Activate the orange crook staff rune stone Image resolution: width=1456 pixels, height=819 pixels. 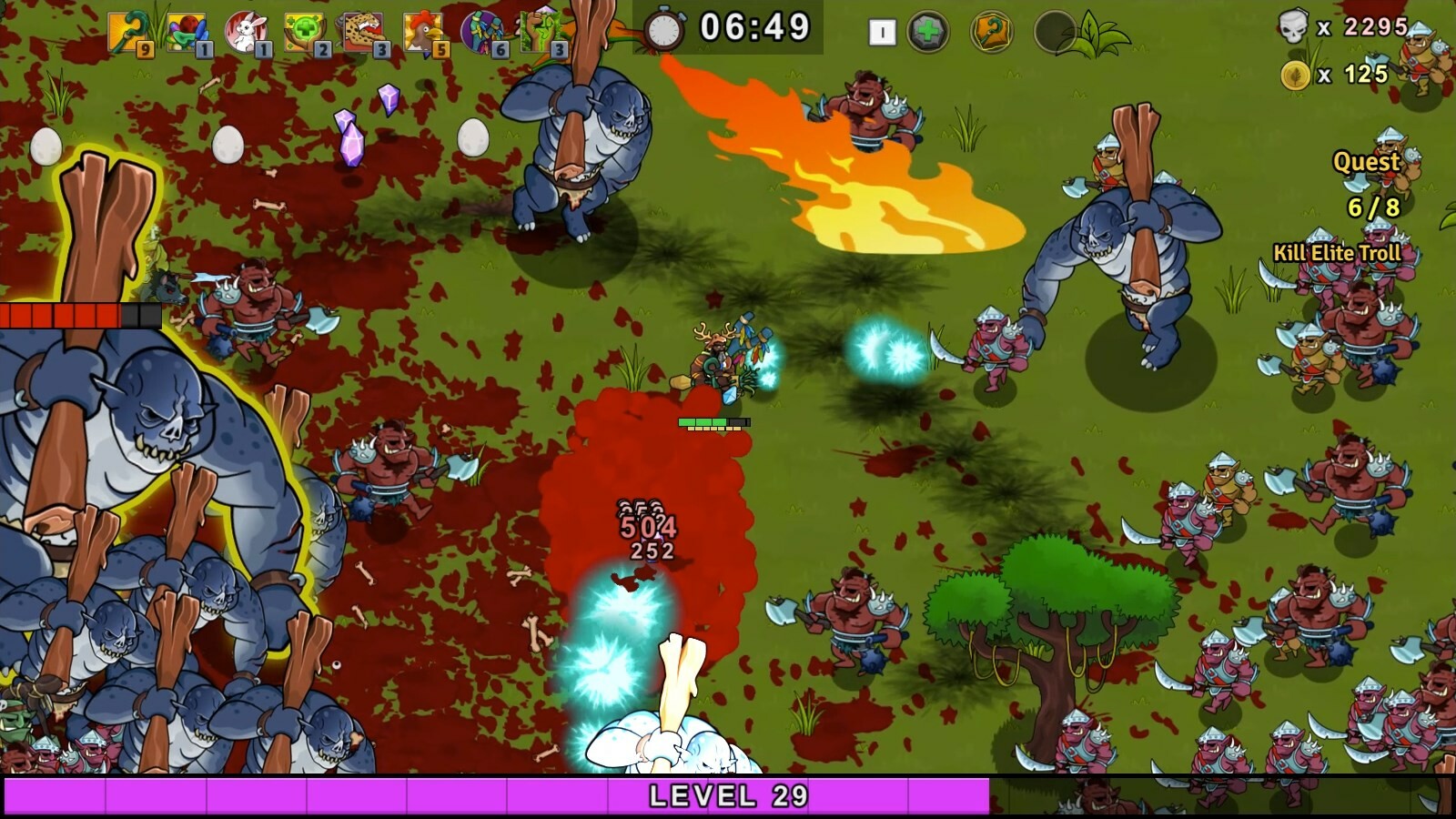991,33
